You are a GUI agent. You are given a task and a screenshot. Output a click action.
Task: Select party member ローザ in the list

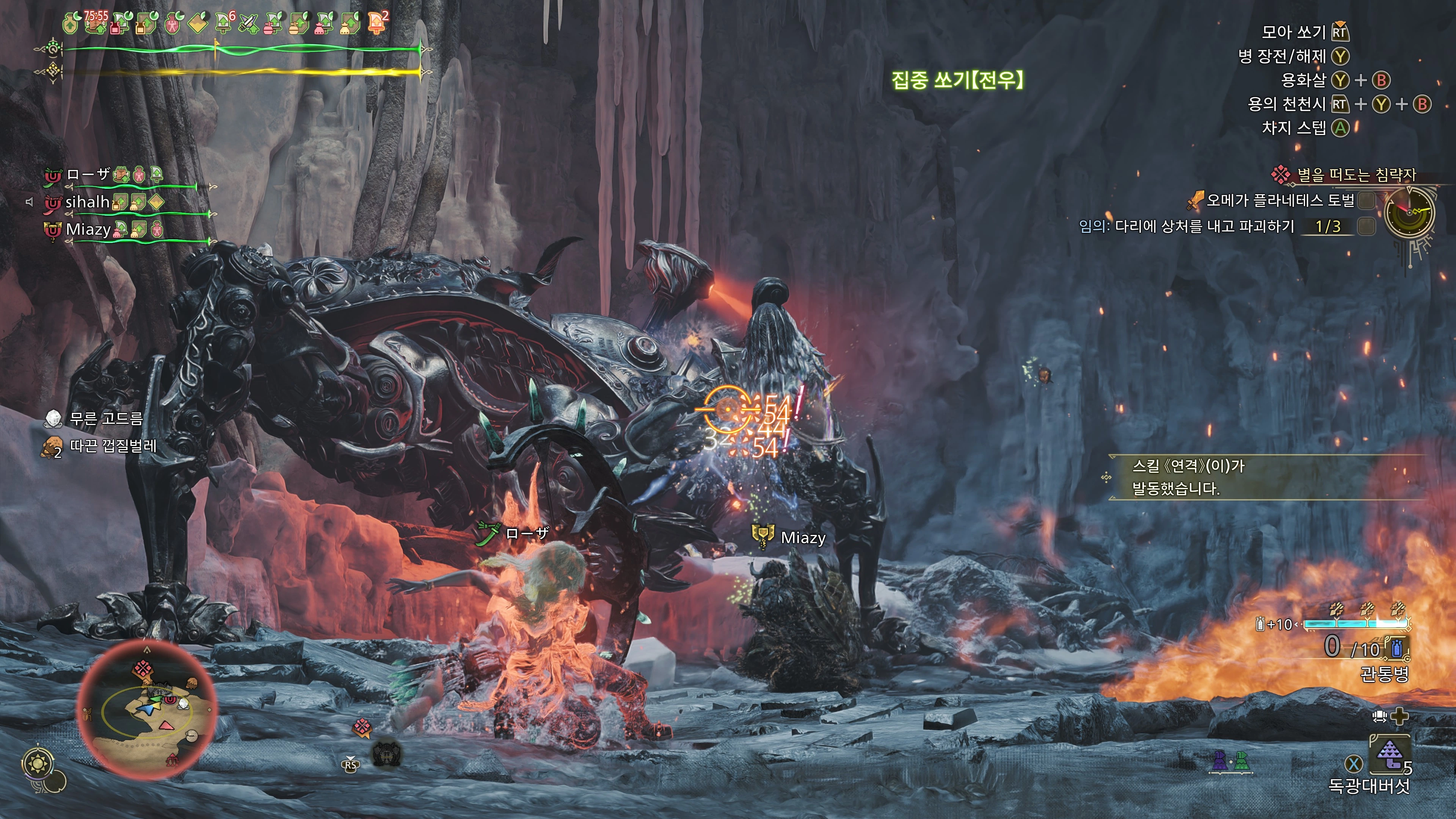tap(88, 175)
